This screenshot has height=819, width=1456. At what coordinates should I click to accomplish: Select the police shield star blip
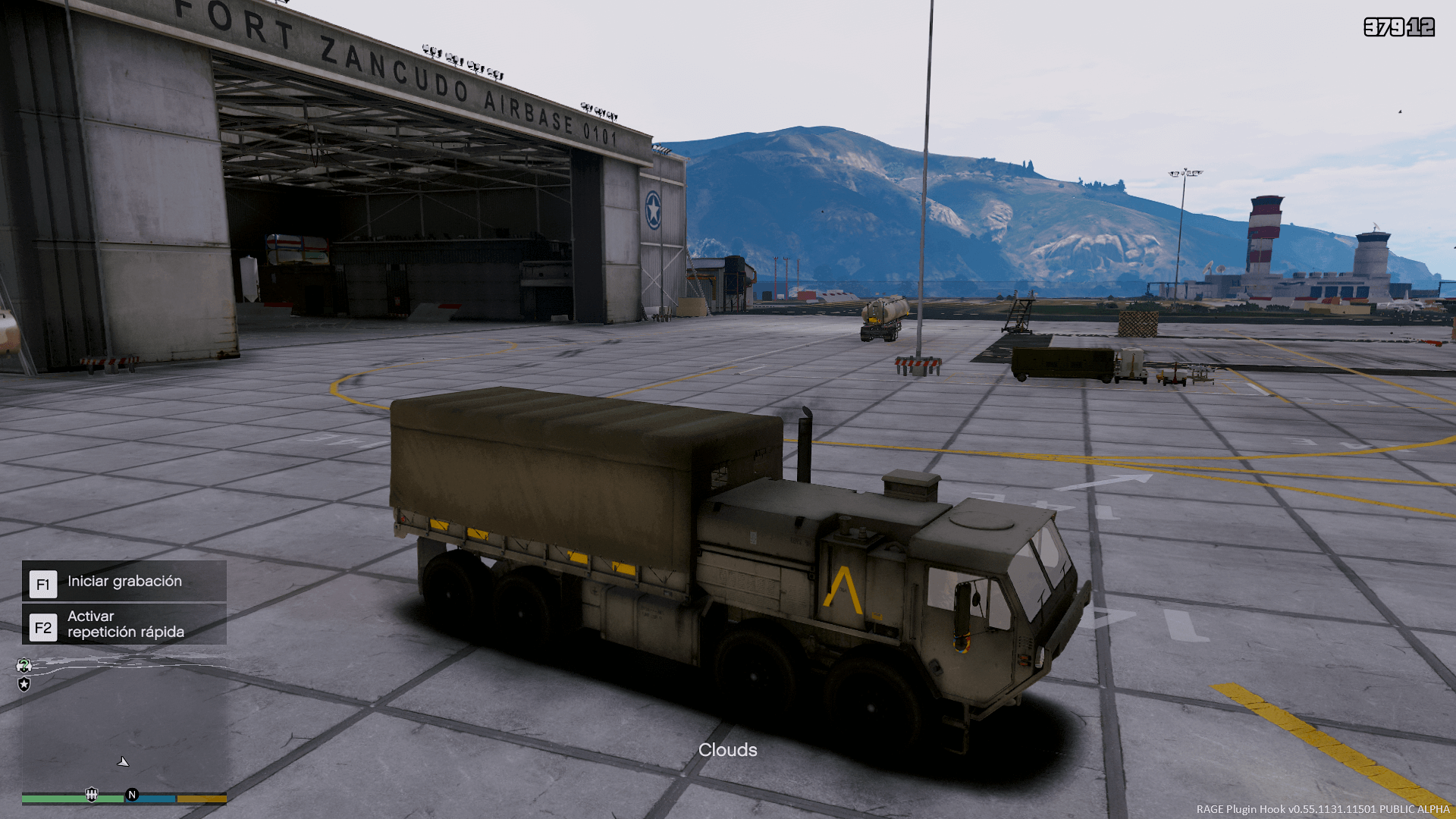(x=24, y=685)
